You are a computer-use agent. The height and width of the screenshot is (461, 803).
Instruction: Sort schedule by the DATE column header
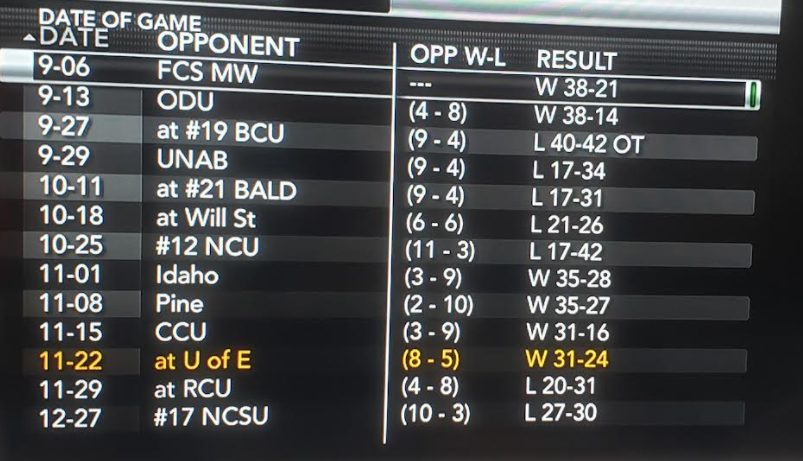click(68, 41)
